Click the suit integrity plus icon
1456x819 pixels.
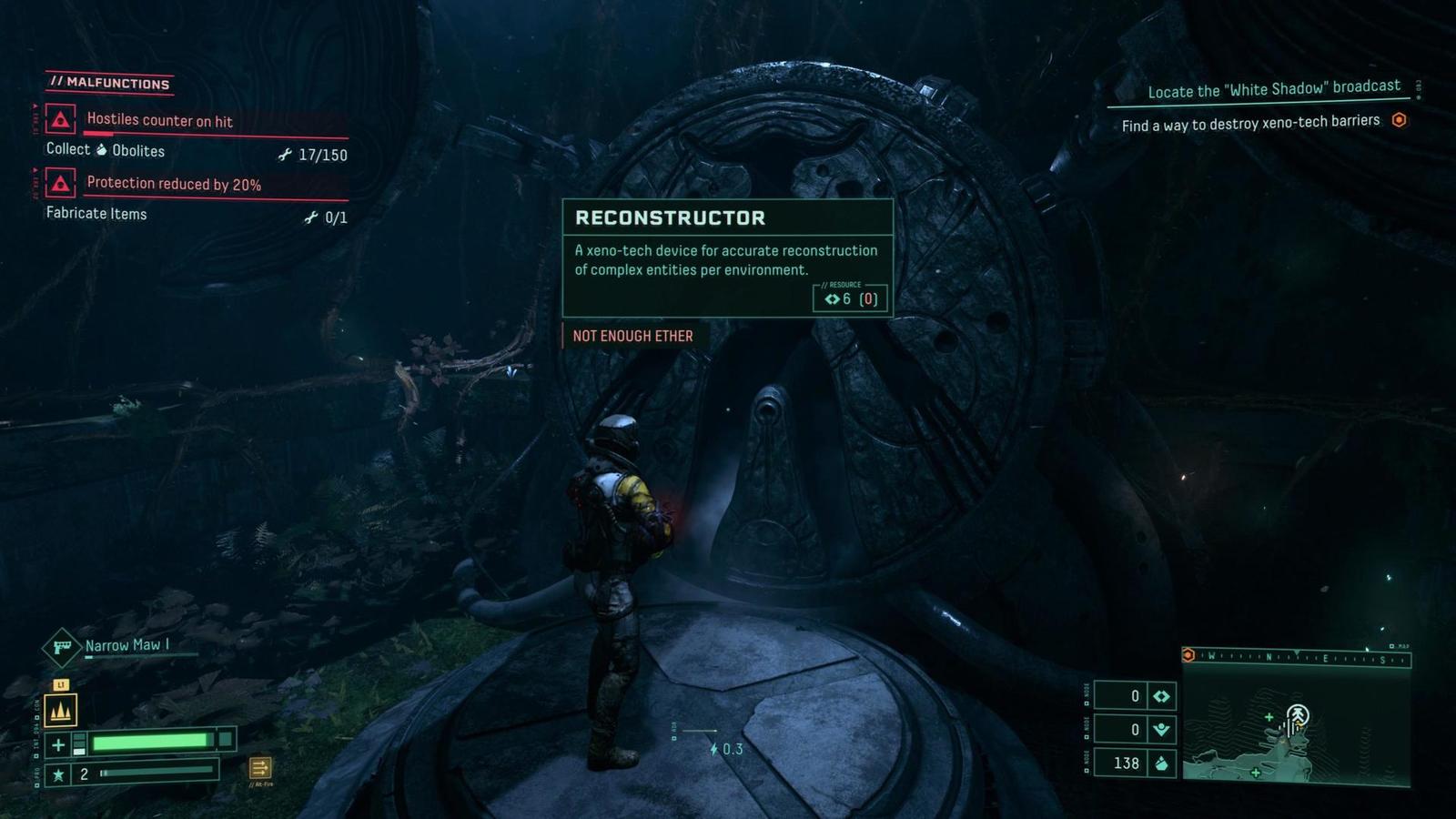click(x=58, y=744)
